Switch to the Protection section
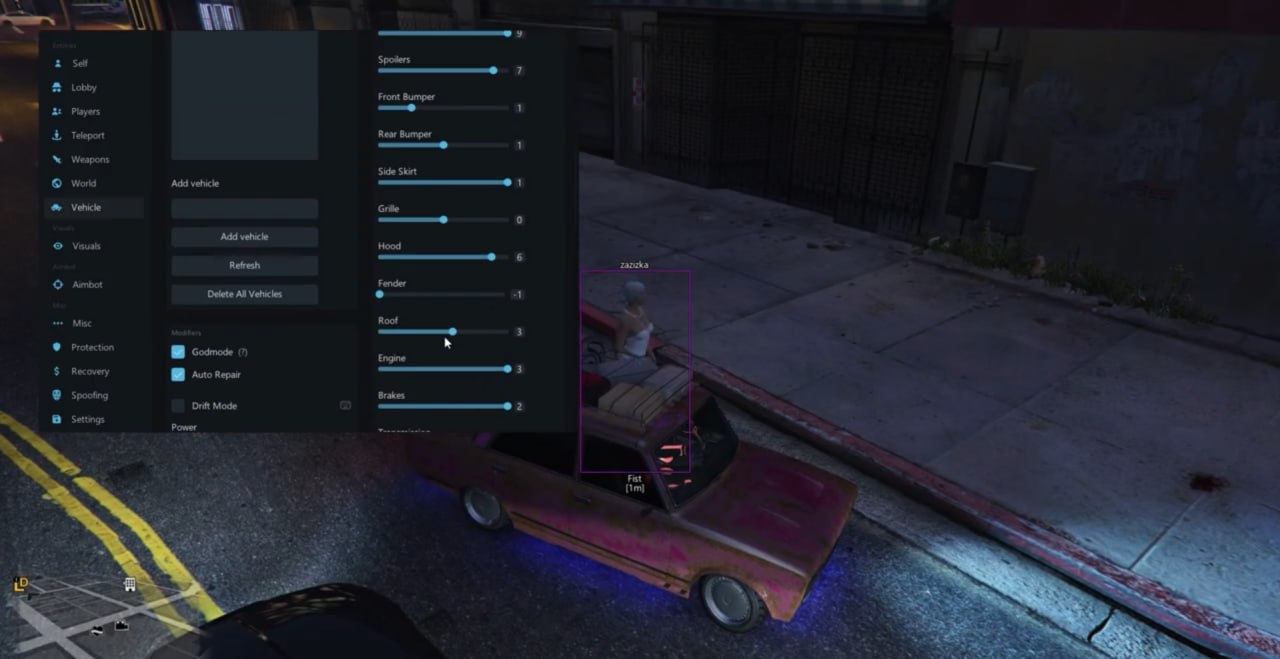 [x=92, y=347]
